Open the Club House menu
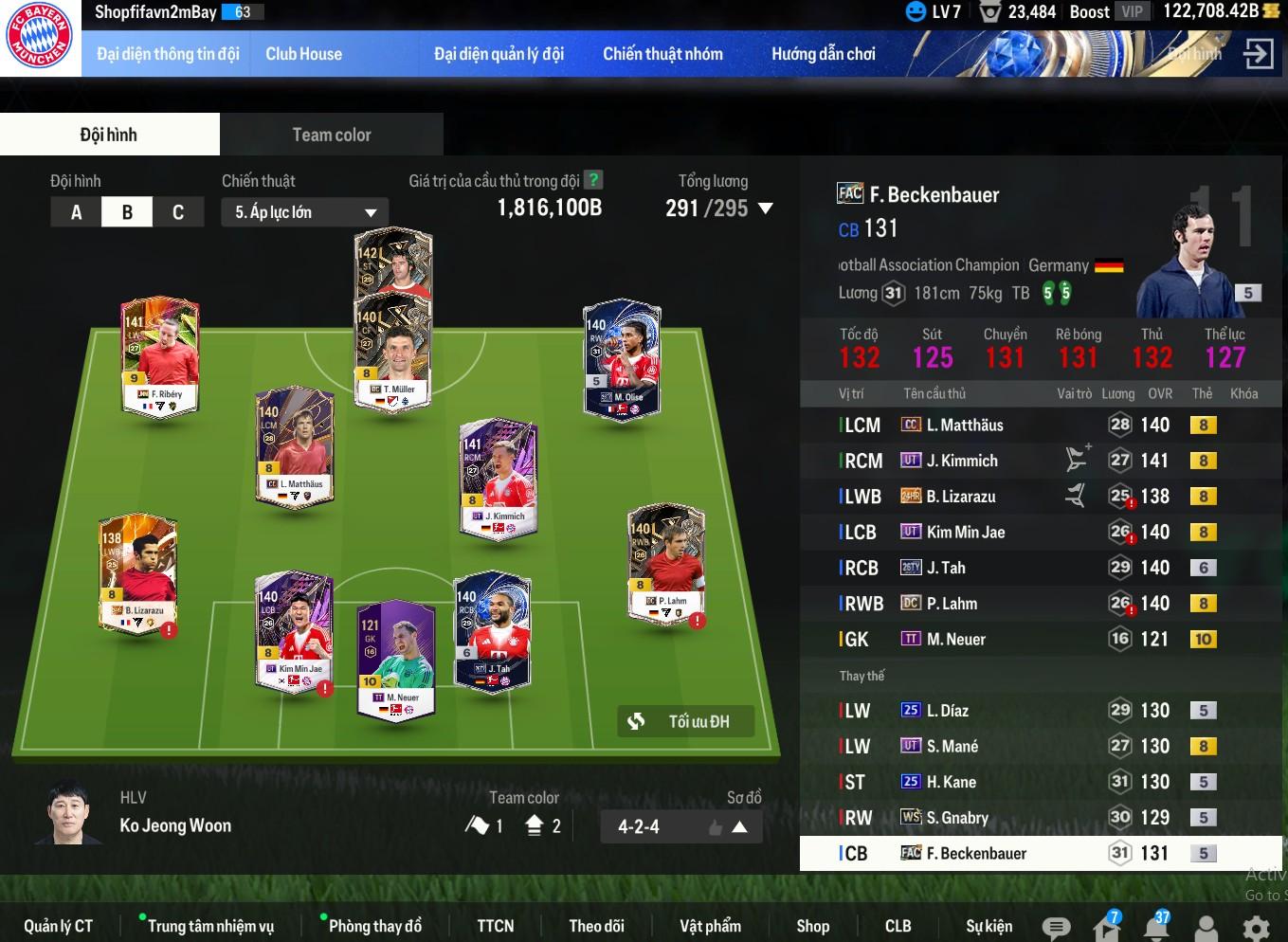Viewport: 1288px width, 942px height. click(x=303, y=54)
